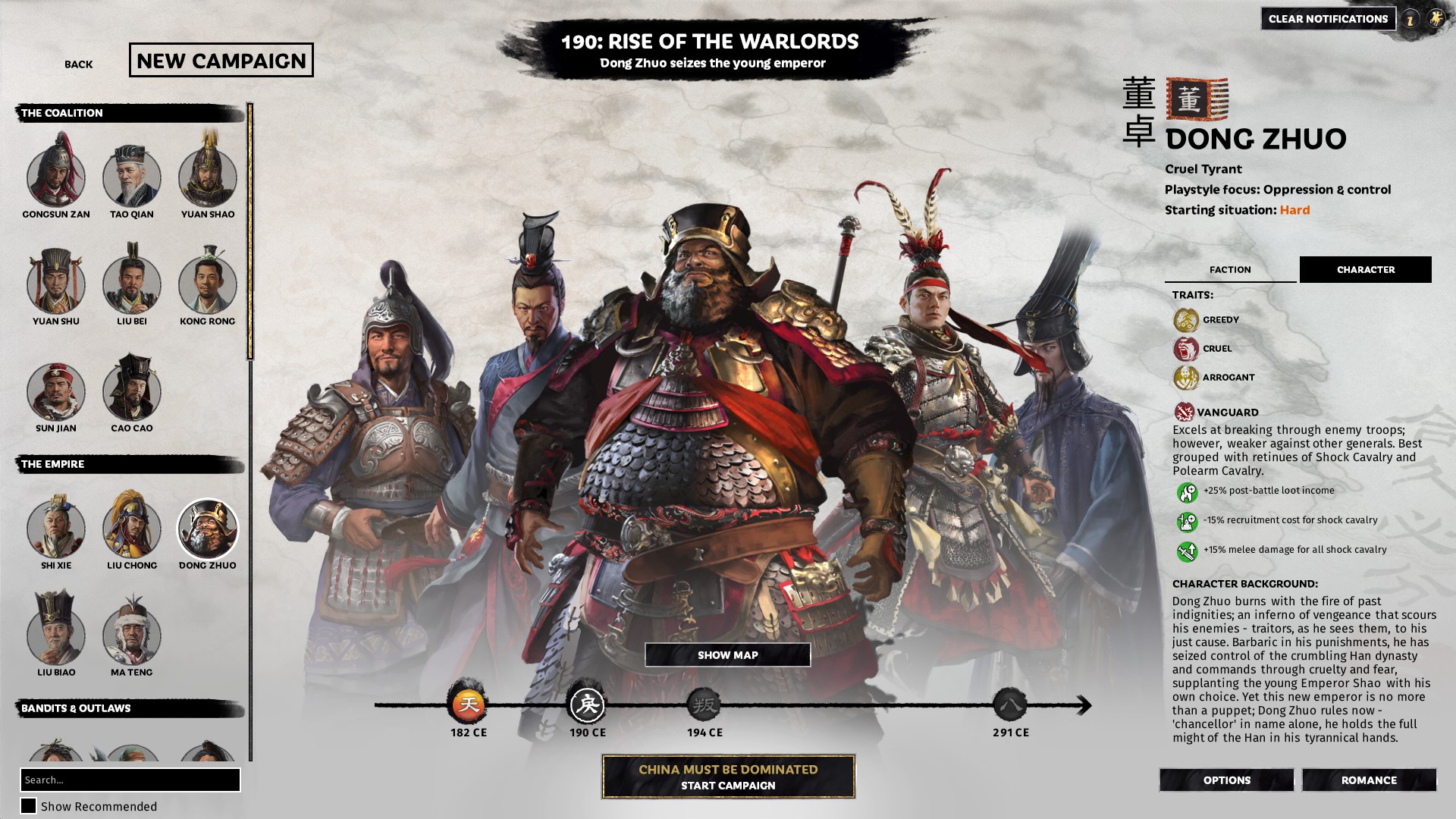Choose Yuan Shao as faction leader
1456x819 pixels.
click(208, 178)
